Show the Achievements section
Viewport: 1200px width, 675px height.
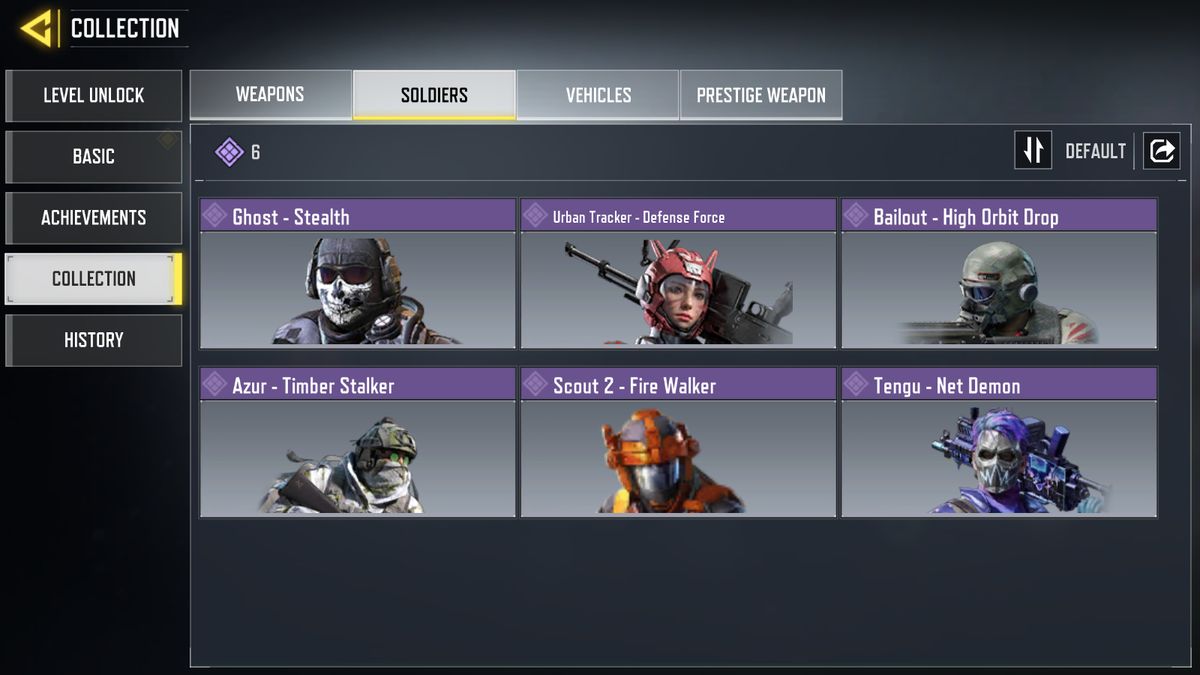[93, 218]
